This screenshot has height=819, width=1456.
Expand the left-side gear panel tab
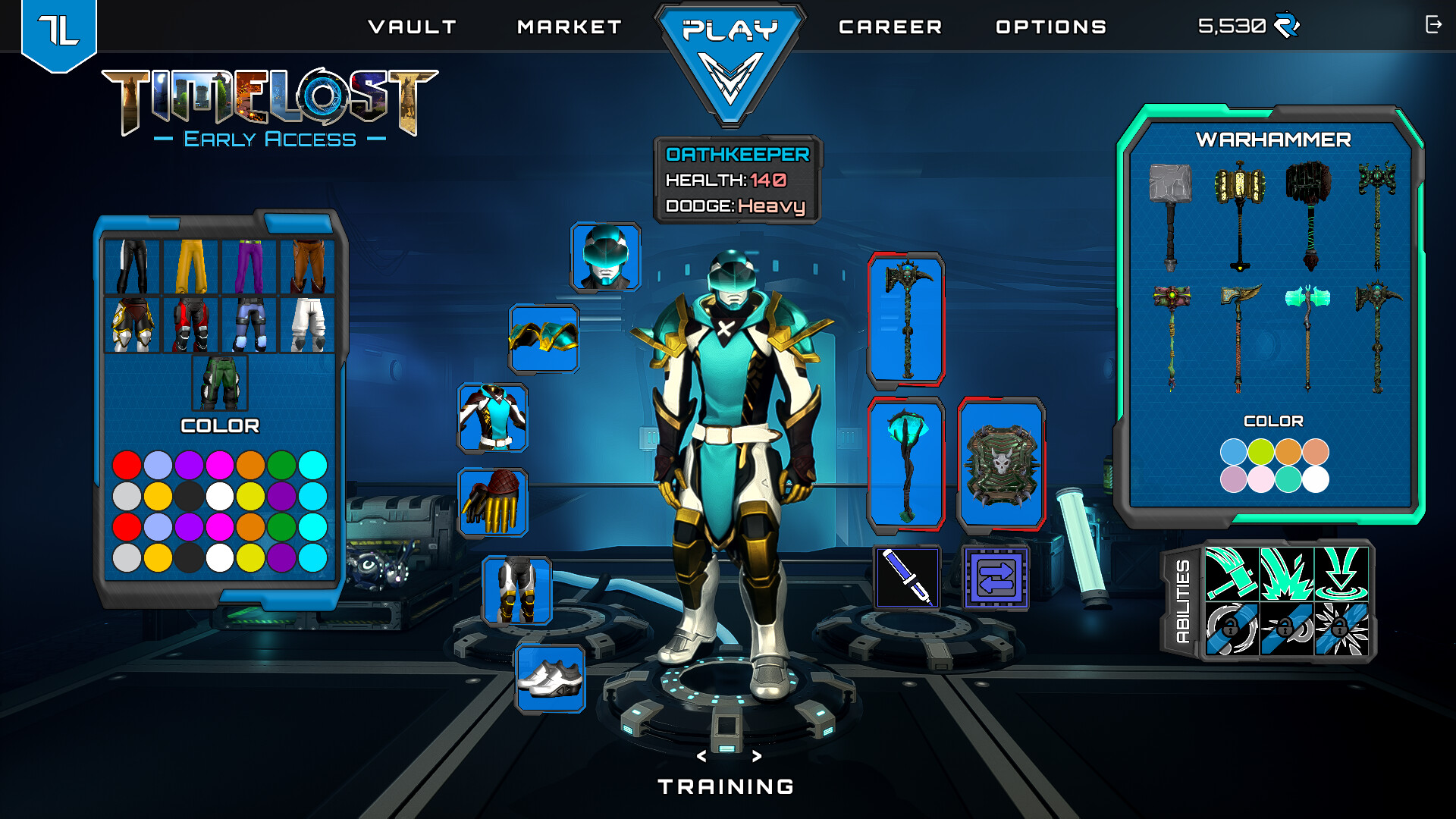tap(300, 223)
